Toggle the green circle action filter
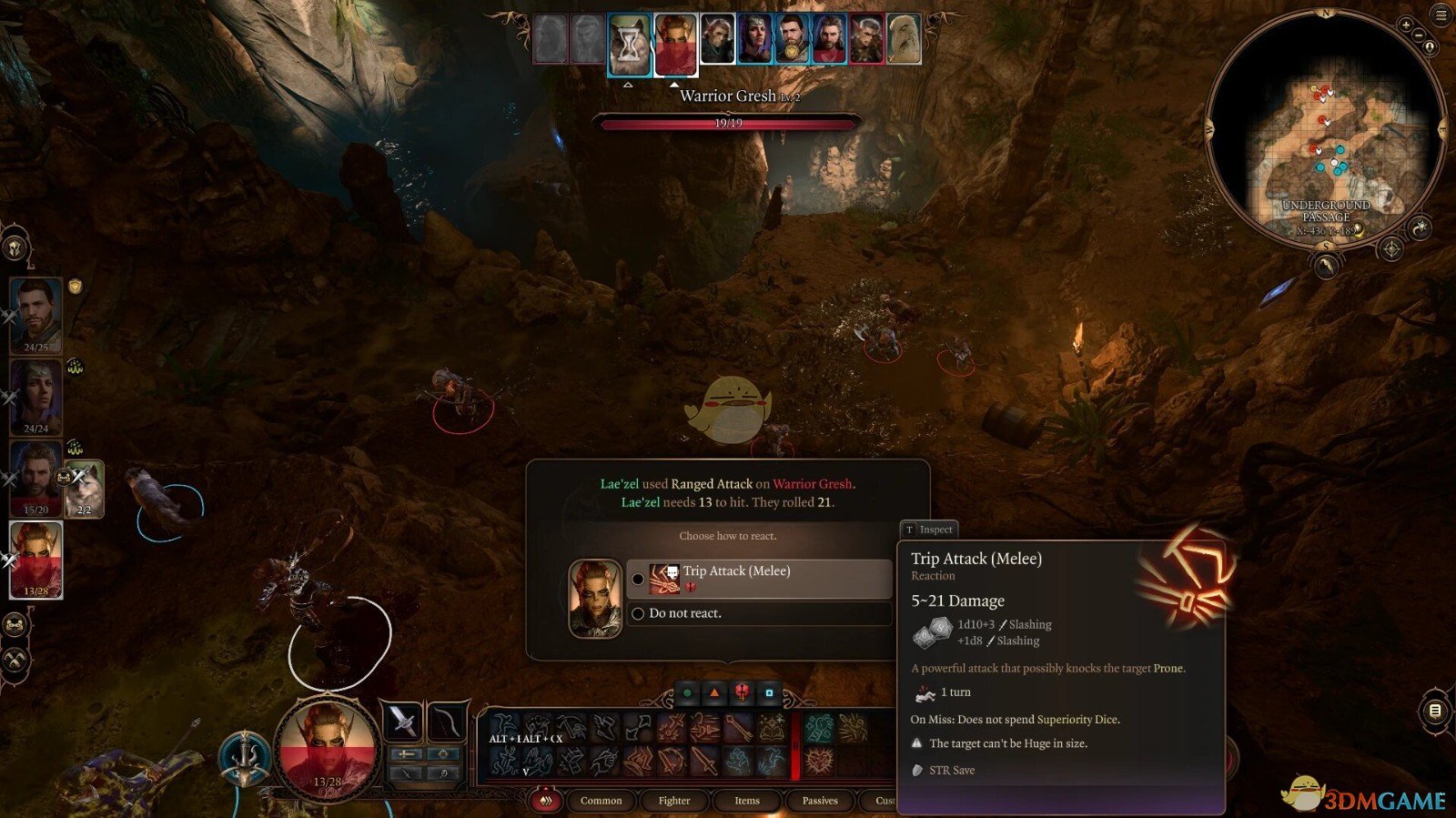Image resolution: width=1456 pixels, height=818 pixels. point(688,693)
